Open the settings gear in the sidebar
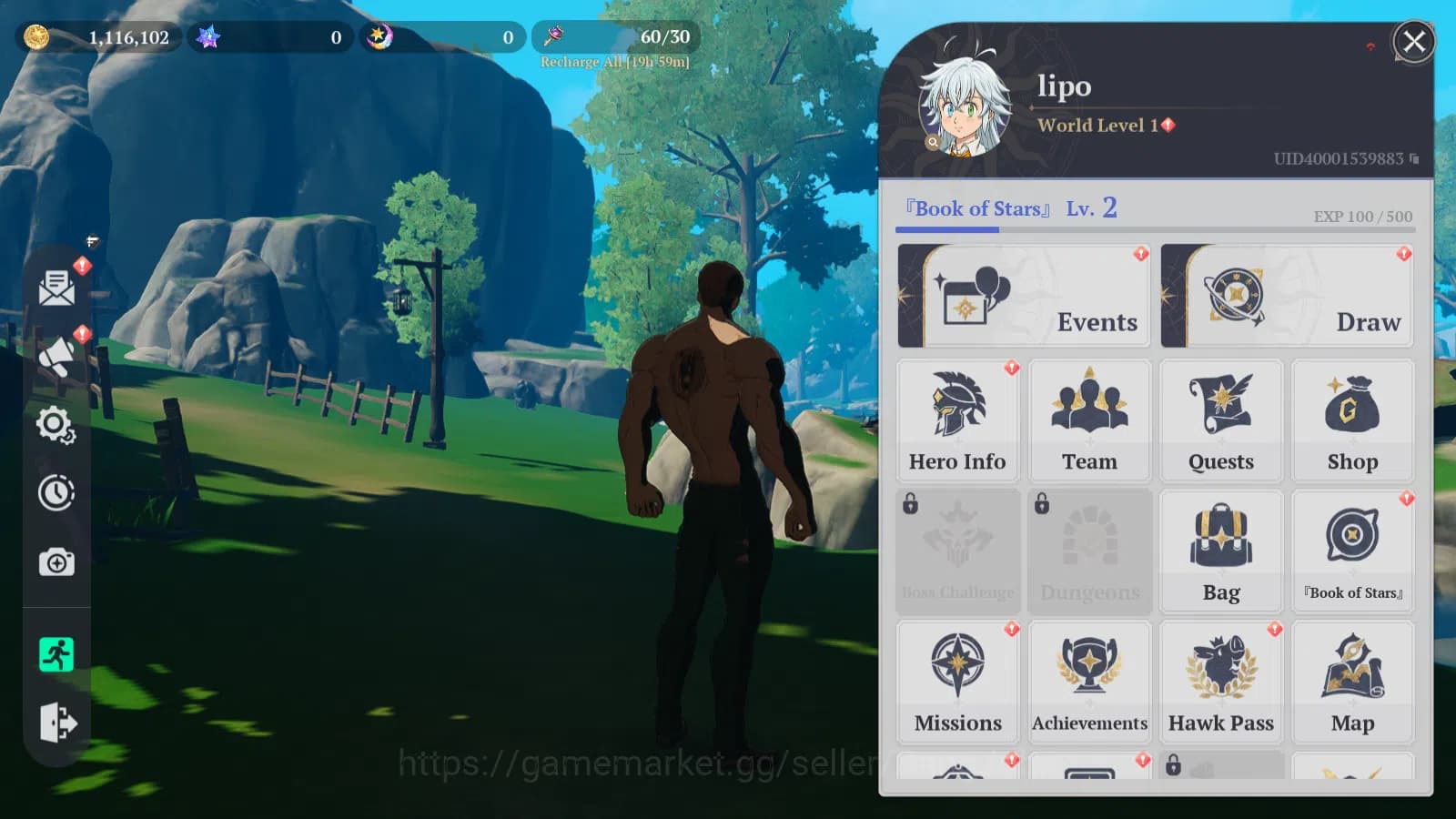 pos(57,425)
